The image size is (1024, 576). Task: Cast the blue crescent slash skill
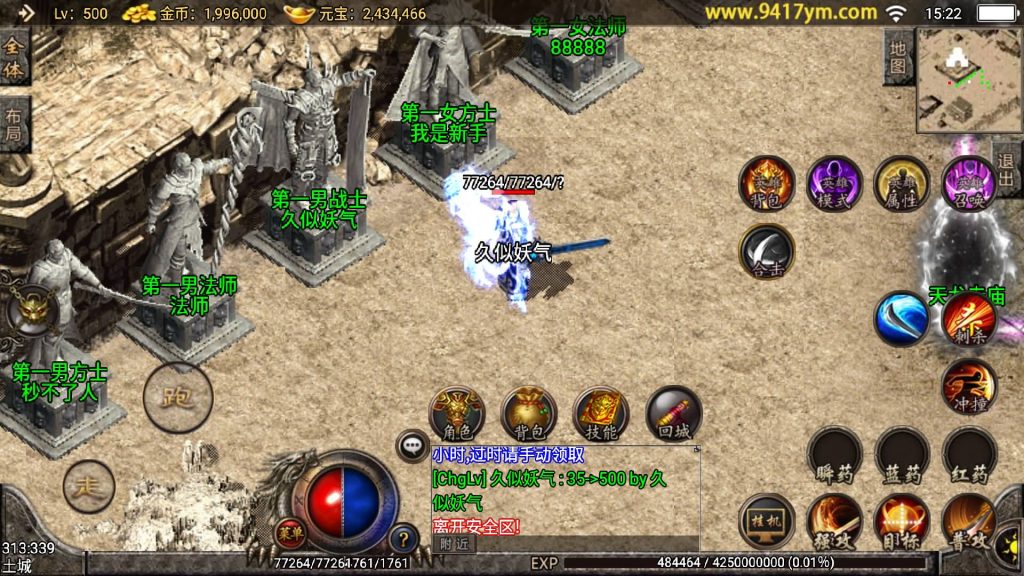[901, 319]
